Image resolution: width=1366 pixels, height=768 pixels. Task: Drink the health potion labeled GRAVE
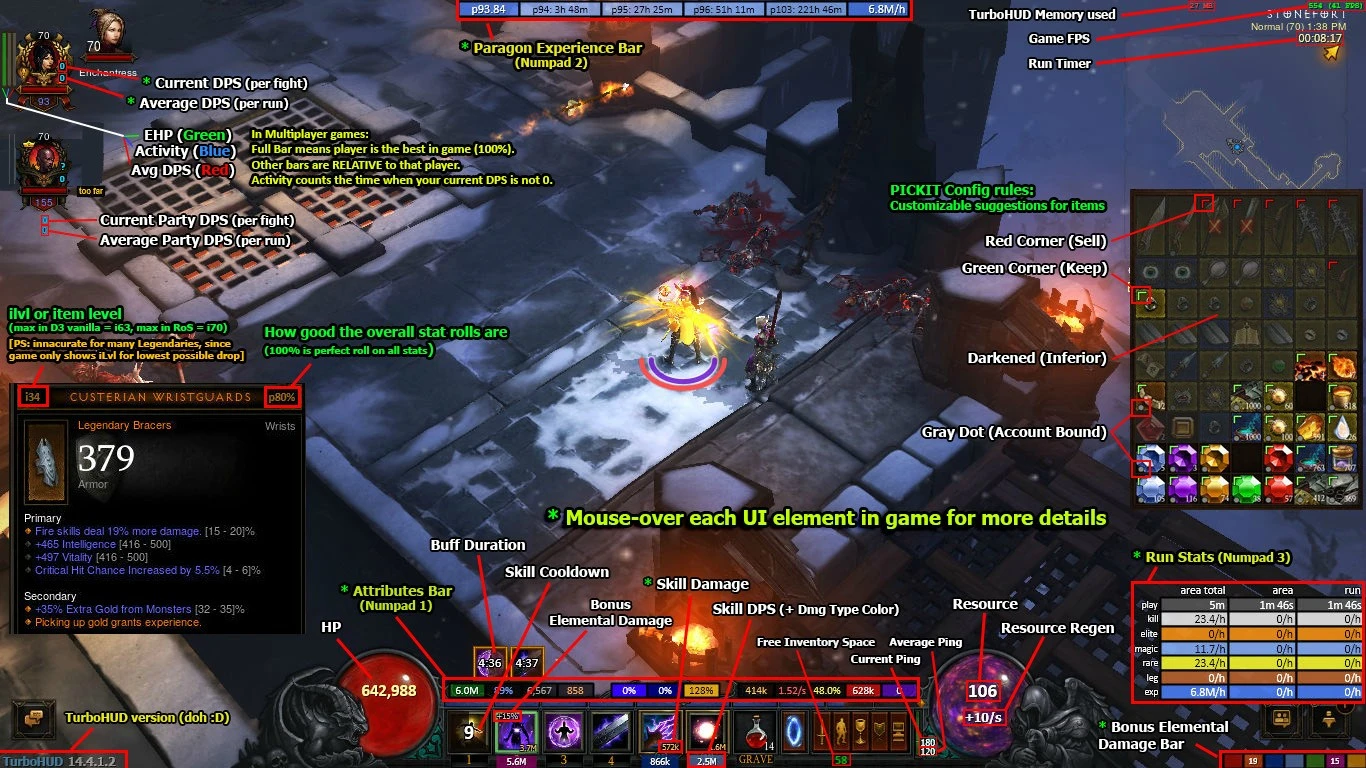(x=753, y=733)
